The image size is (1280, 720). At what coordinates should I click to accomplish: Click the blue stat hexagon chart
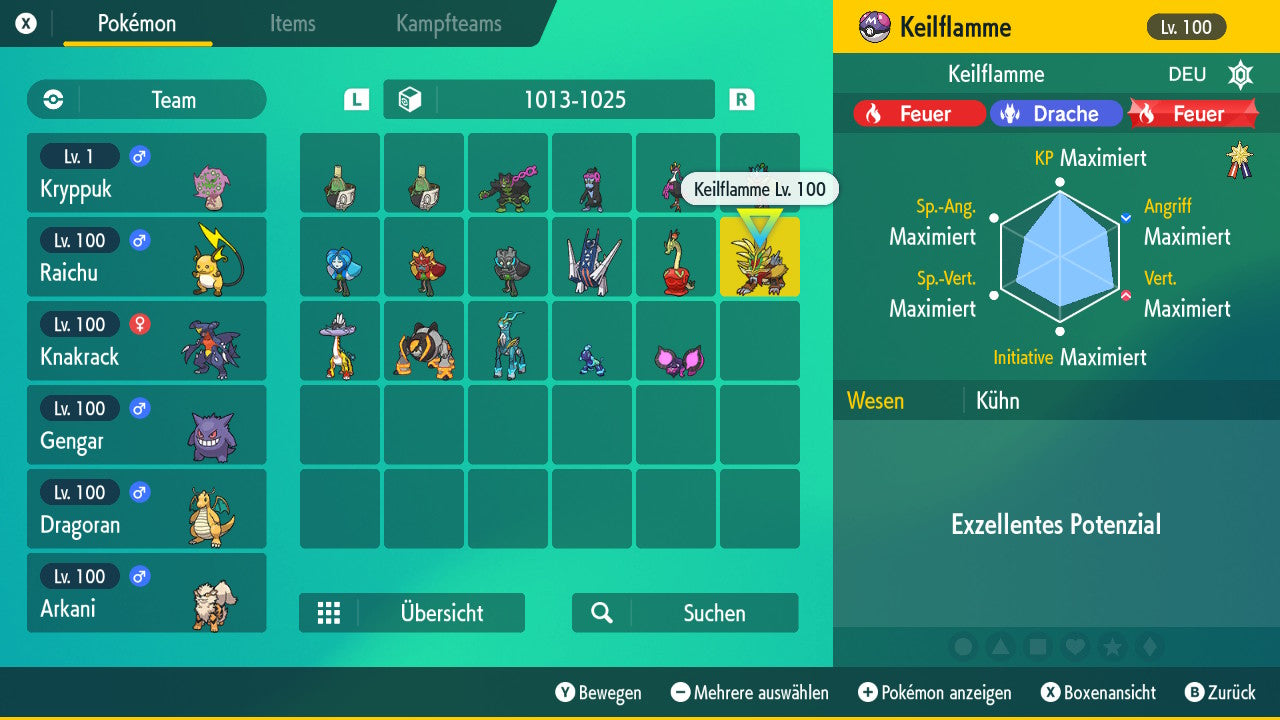tap(1060, 255)
